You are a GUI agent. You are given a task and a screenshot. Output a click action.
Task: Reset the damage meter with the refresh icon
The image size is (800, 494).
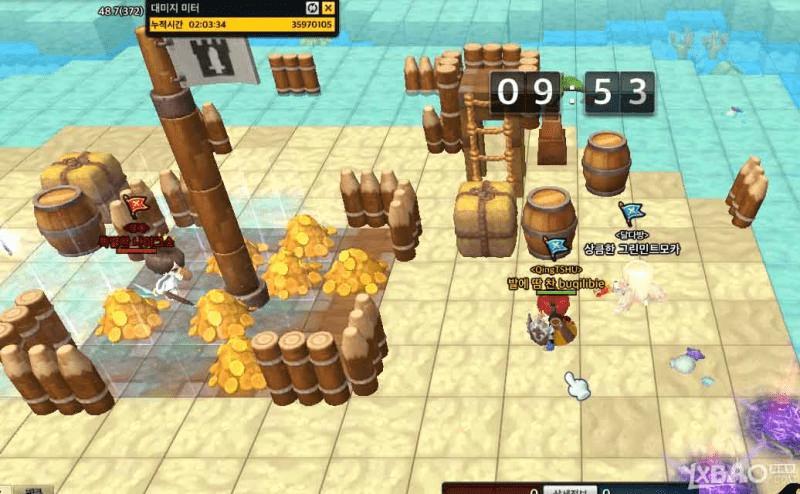(x=312, y=8)
